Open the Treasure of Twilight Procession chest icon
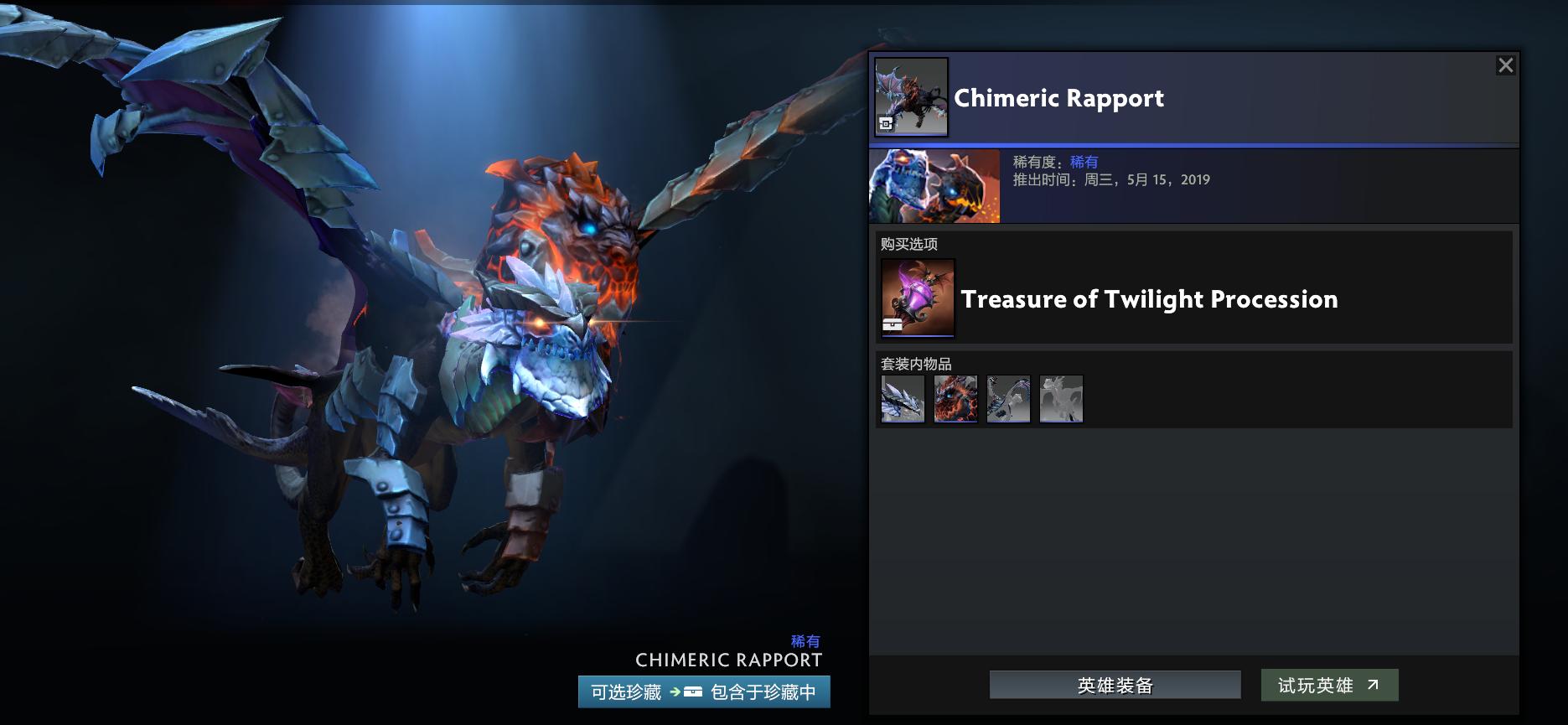Image resolution: width=1568 pixels, height=725 pixels. click(x=916, y=298)
